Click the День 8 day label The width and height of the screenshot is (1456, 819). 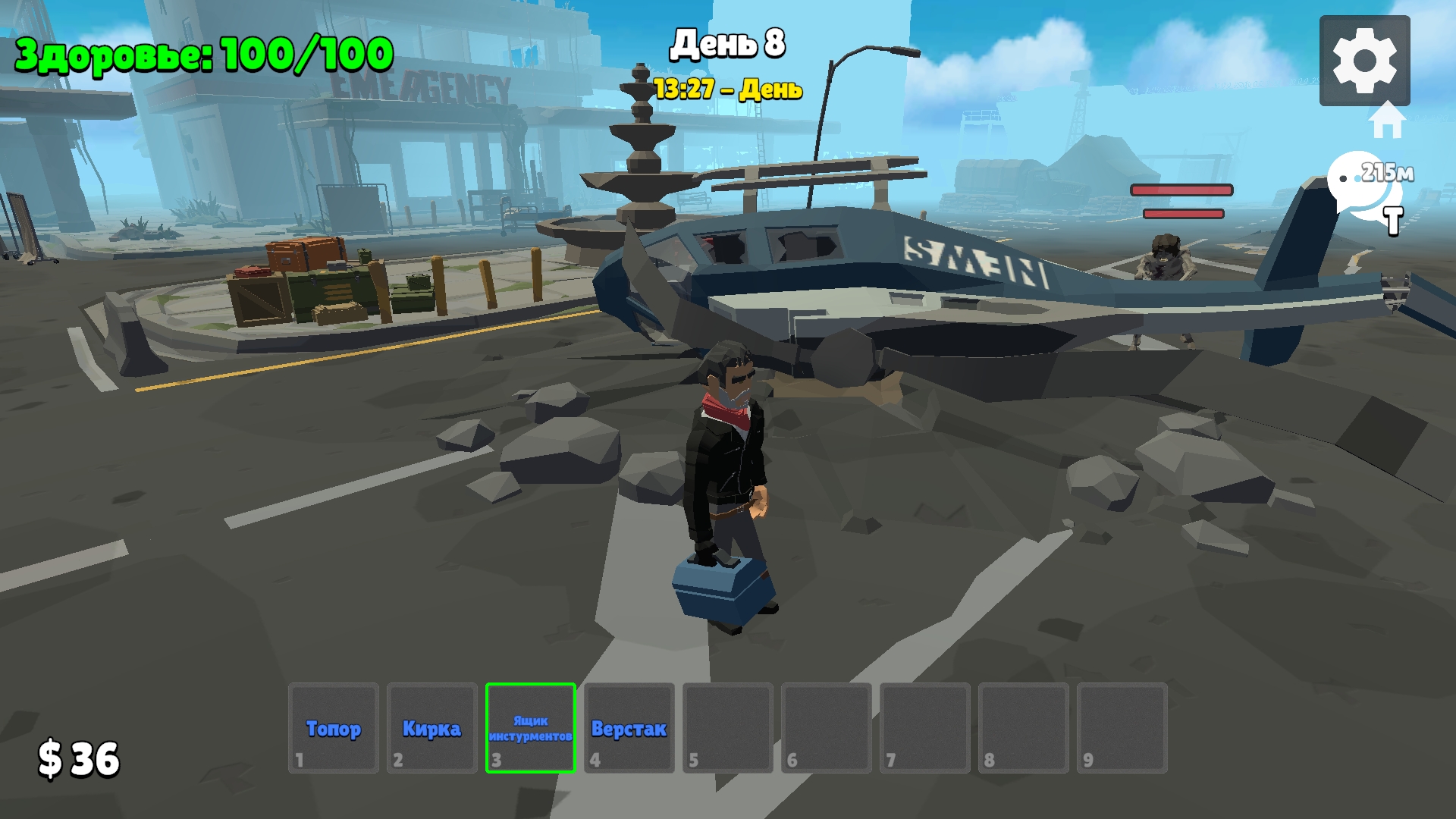(x=728, y=45)
